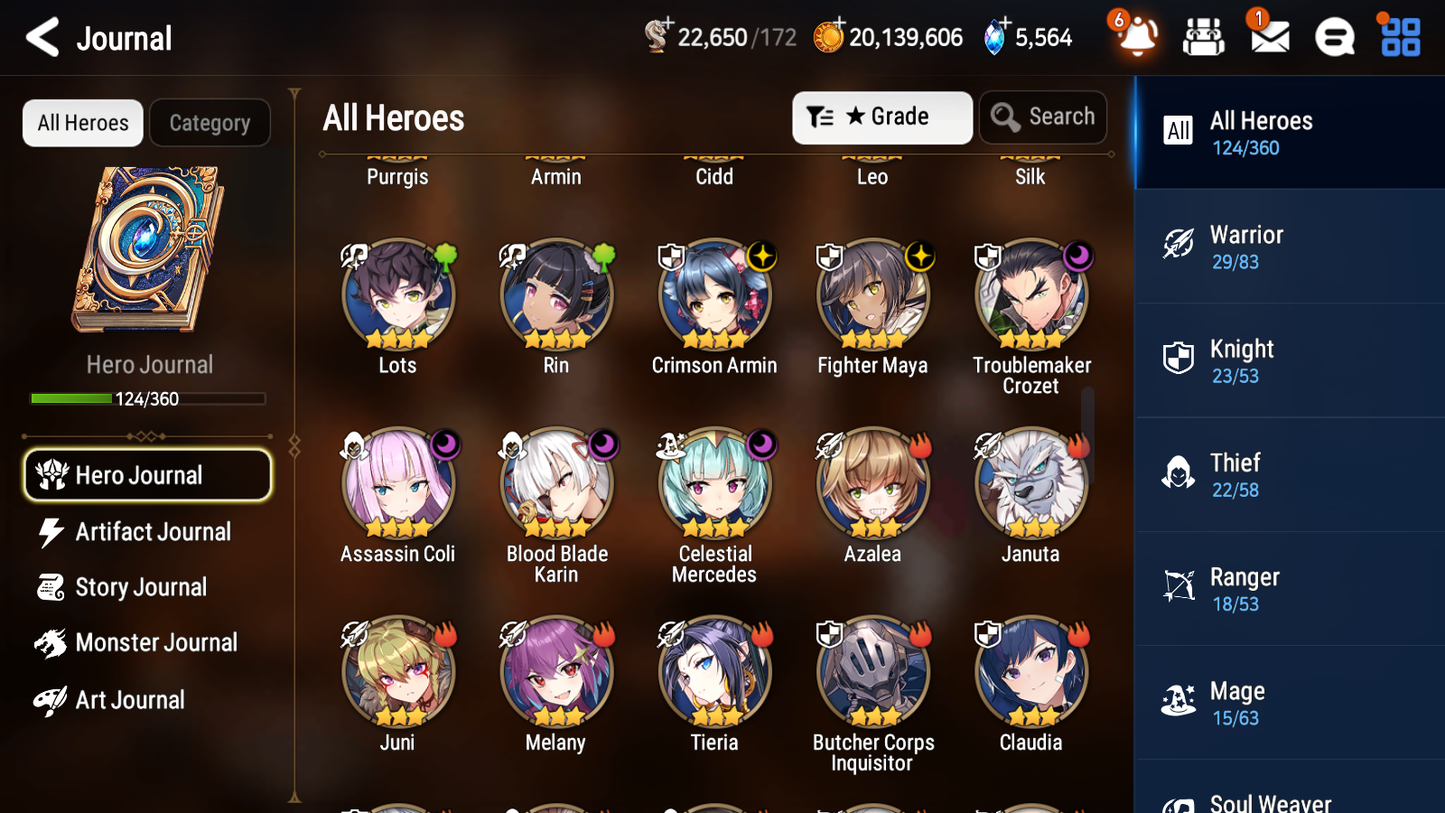Select the All Heroes filter tab

pyautogui.click(x=82, y=123)
